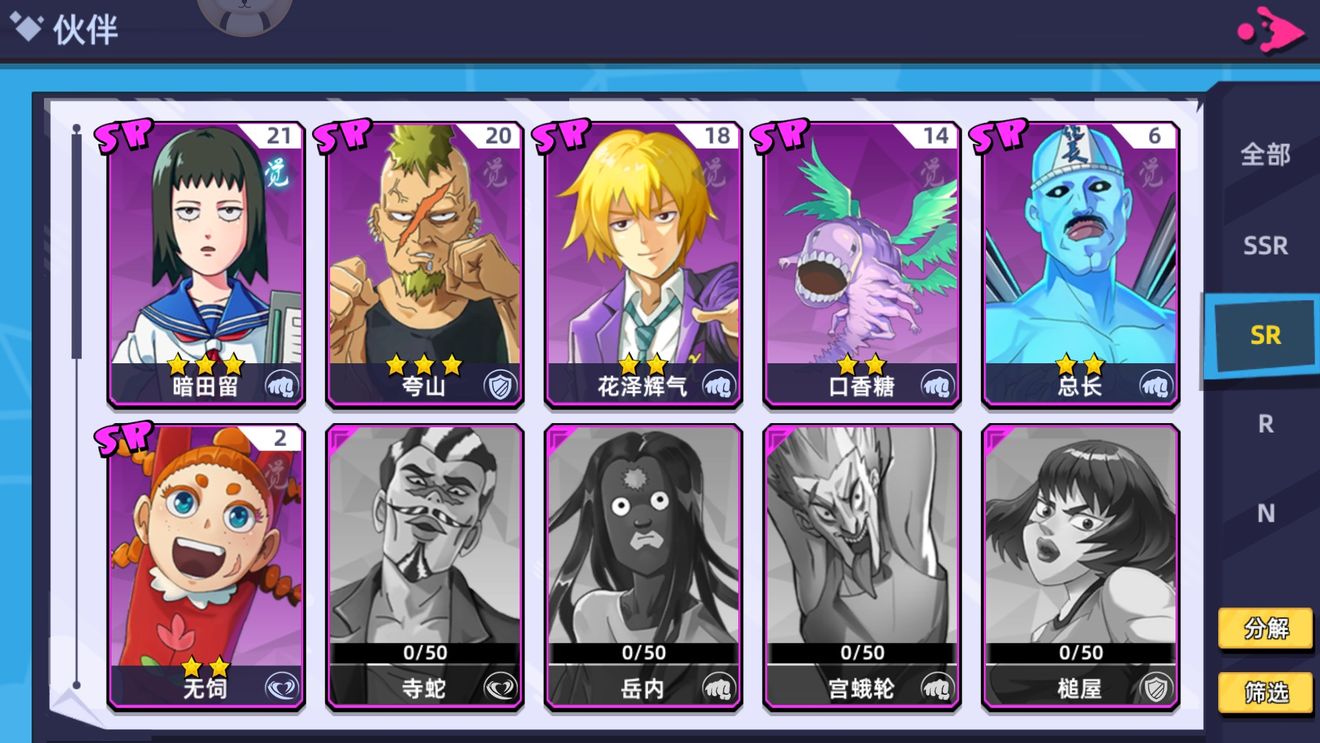Switch to the 全部 tab

(x=1265, y=155)
